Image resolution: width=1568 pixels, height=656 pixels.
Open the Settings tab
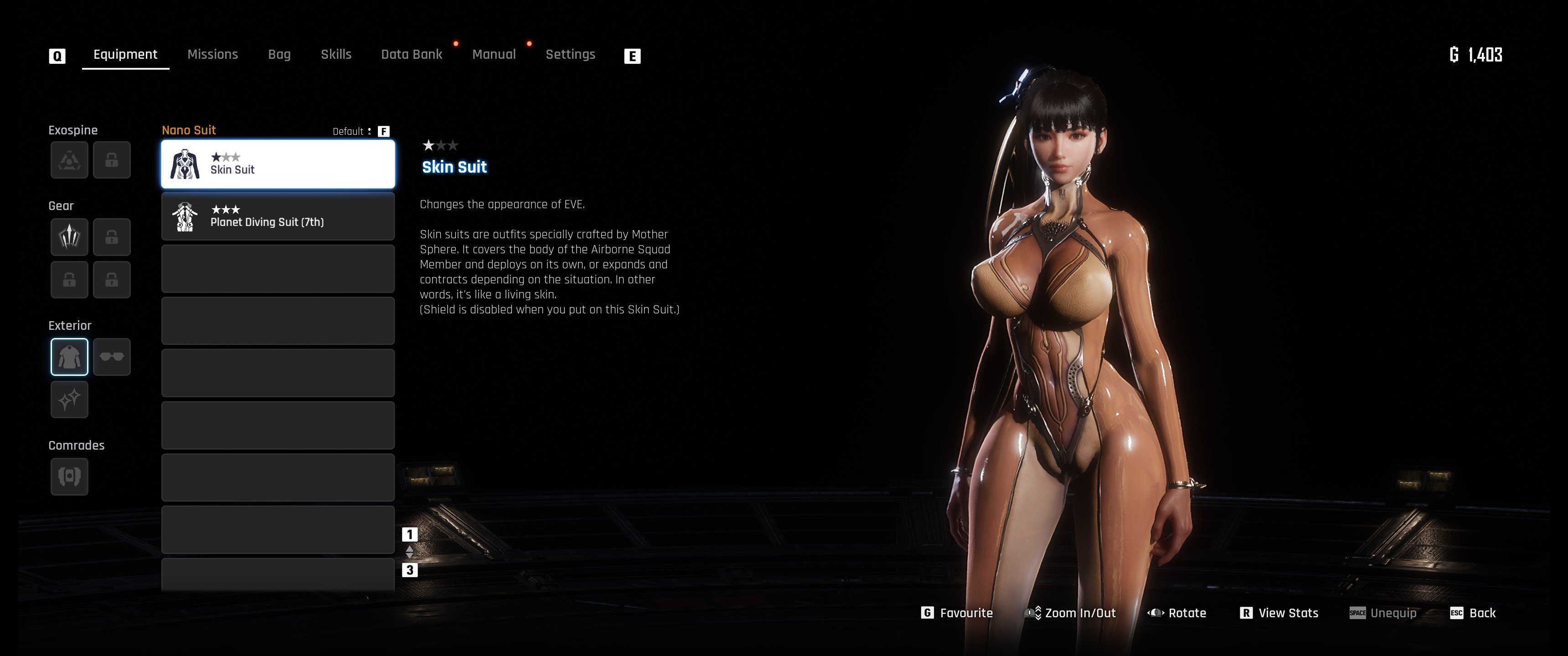570,54
